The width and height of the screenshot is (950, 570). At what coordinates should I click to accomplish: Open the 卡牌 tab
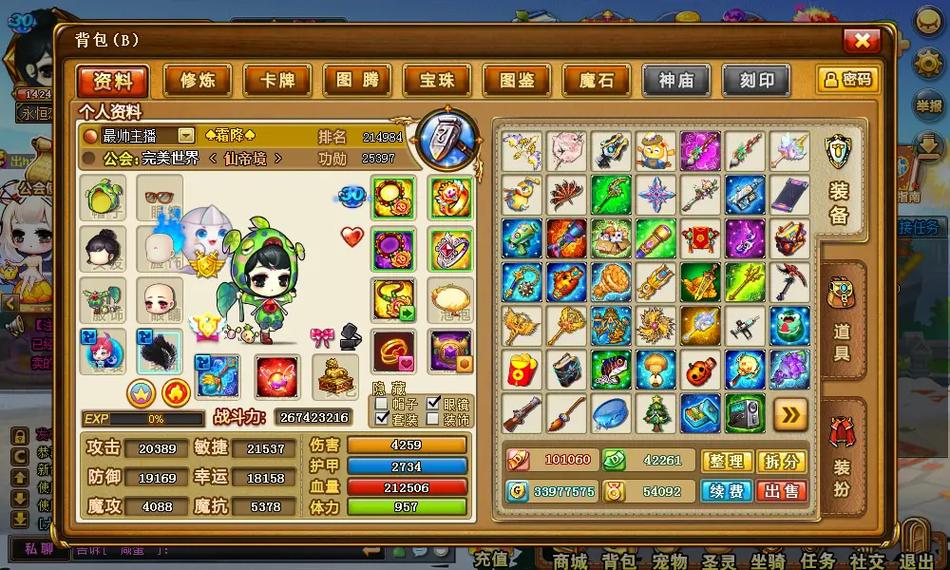click(276, 81)
